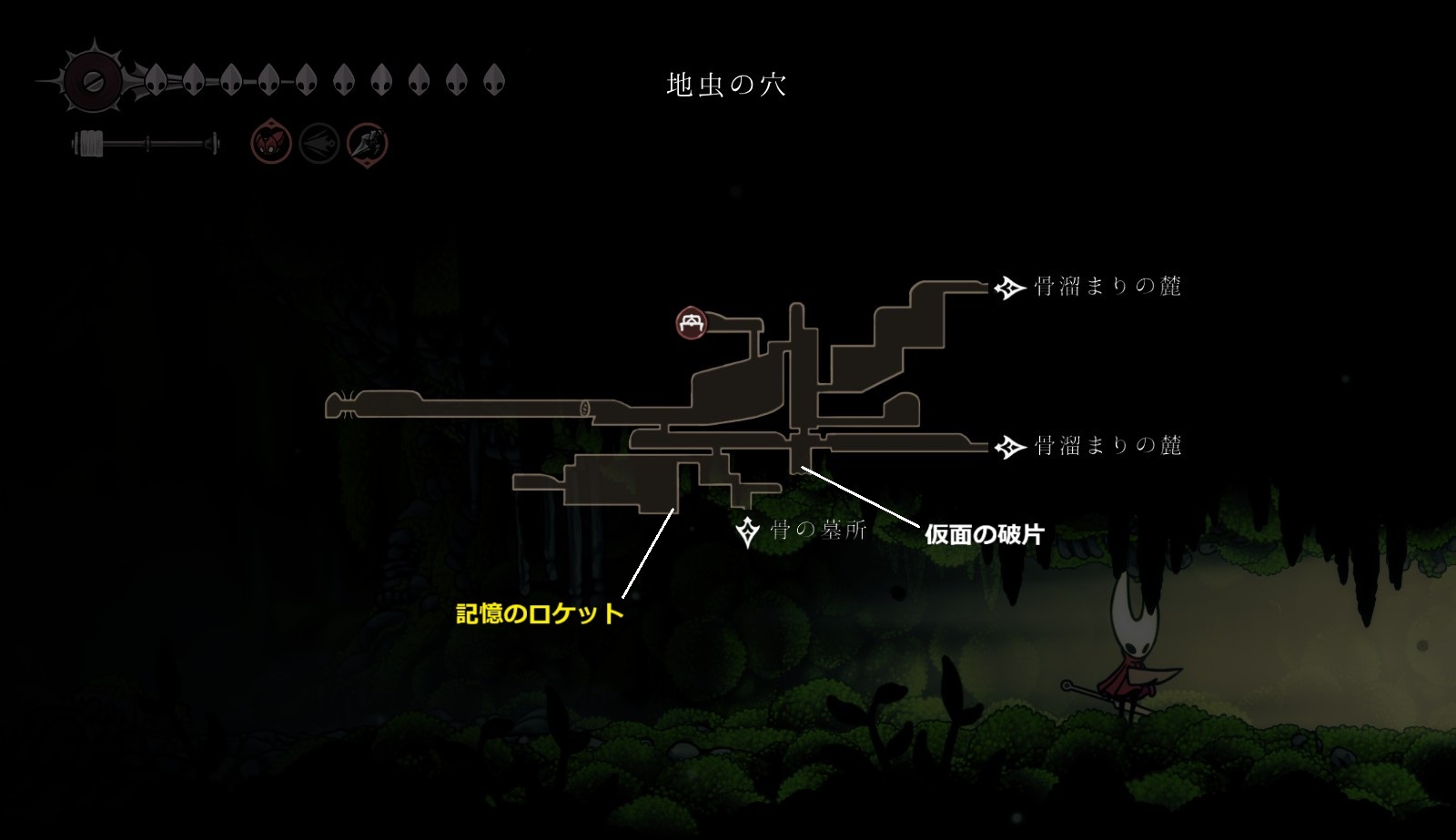Activate the spiked rock tool icon
This screenshot has width=1456, height=840.
point(368,144)
